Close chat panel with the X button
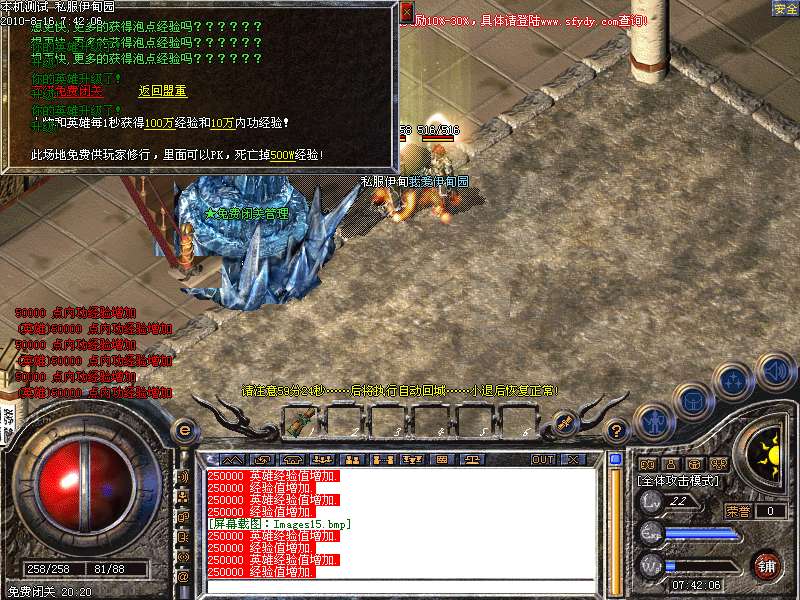800x600 pixels. pyautogui.click(x=573, y=459)
